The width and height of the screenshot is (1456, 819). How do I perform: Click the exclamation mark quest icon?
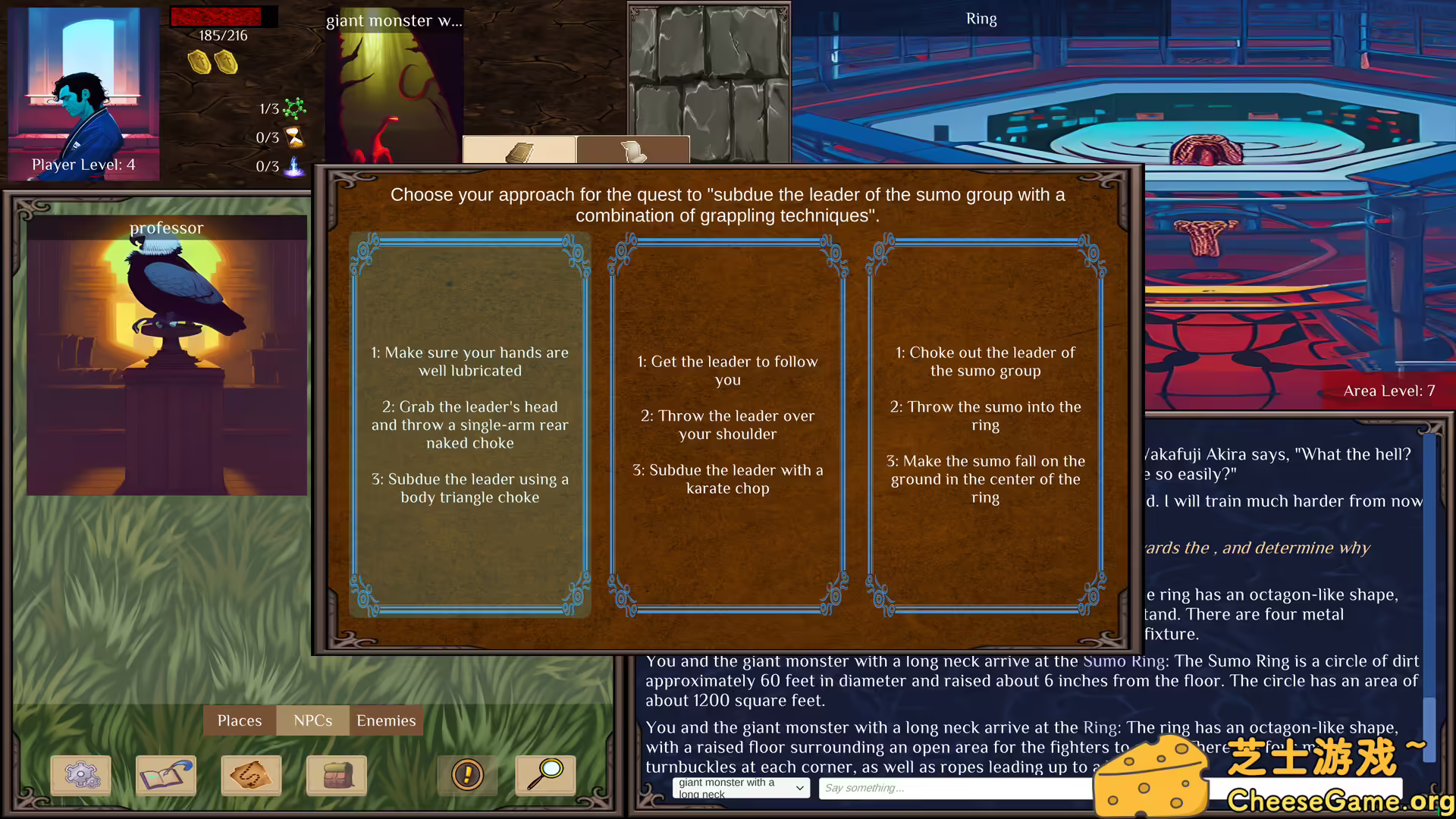tap(467, 775)
